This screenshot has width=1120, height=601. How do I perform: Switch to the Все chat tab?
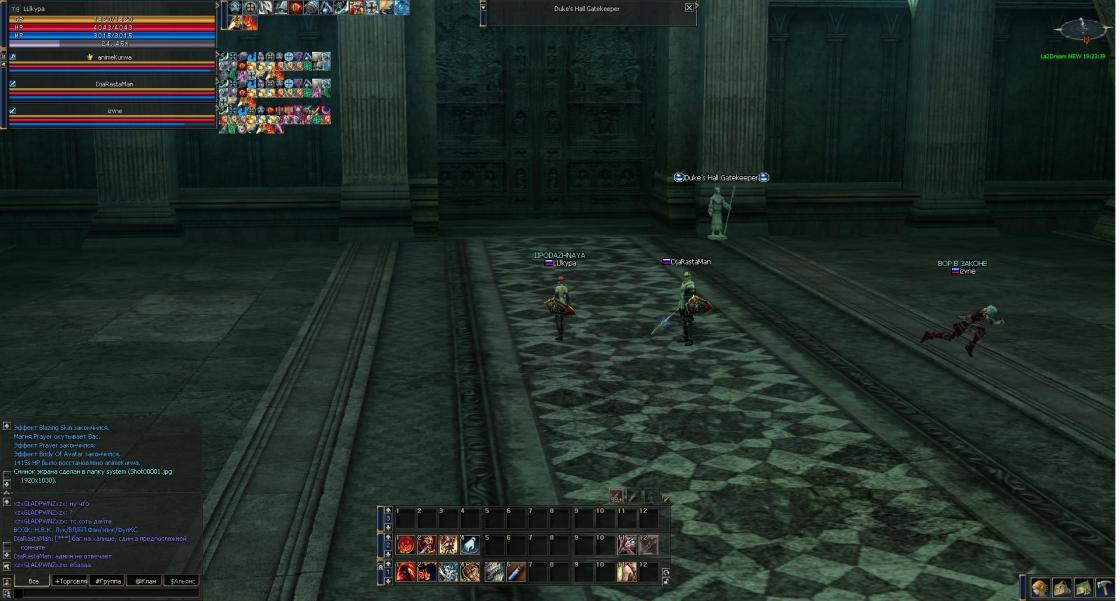click(x=33, y=581)
